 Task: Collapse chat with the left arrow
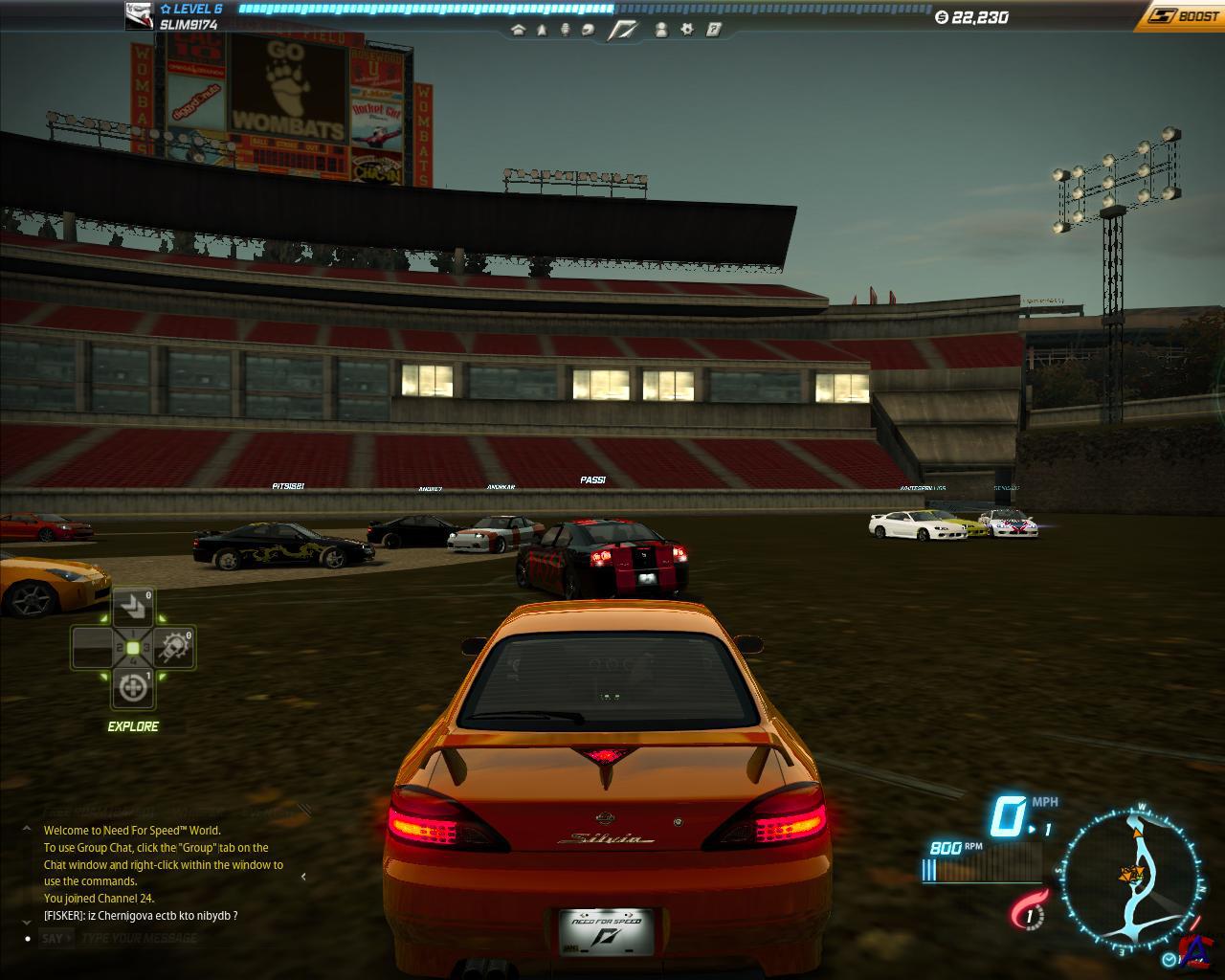click(303, 876)
